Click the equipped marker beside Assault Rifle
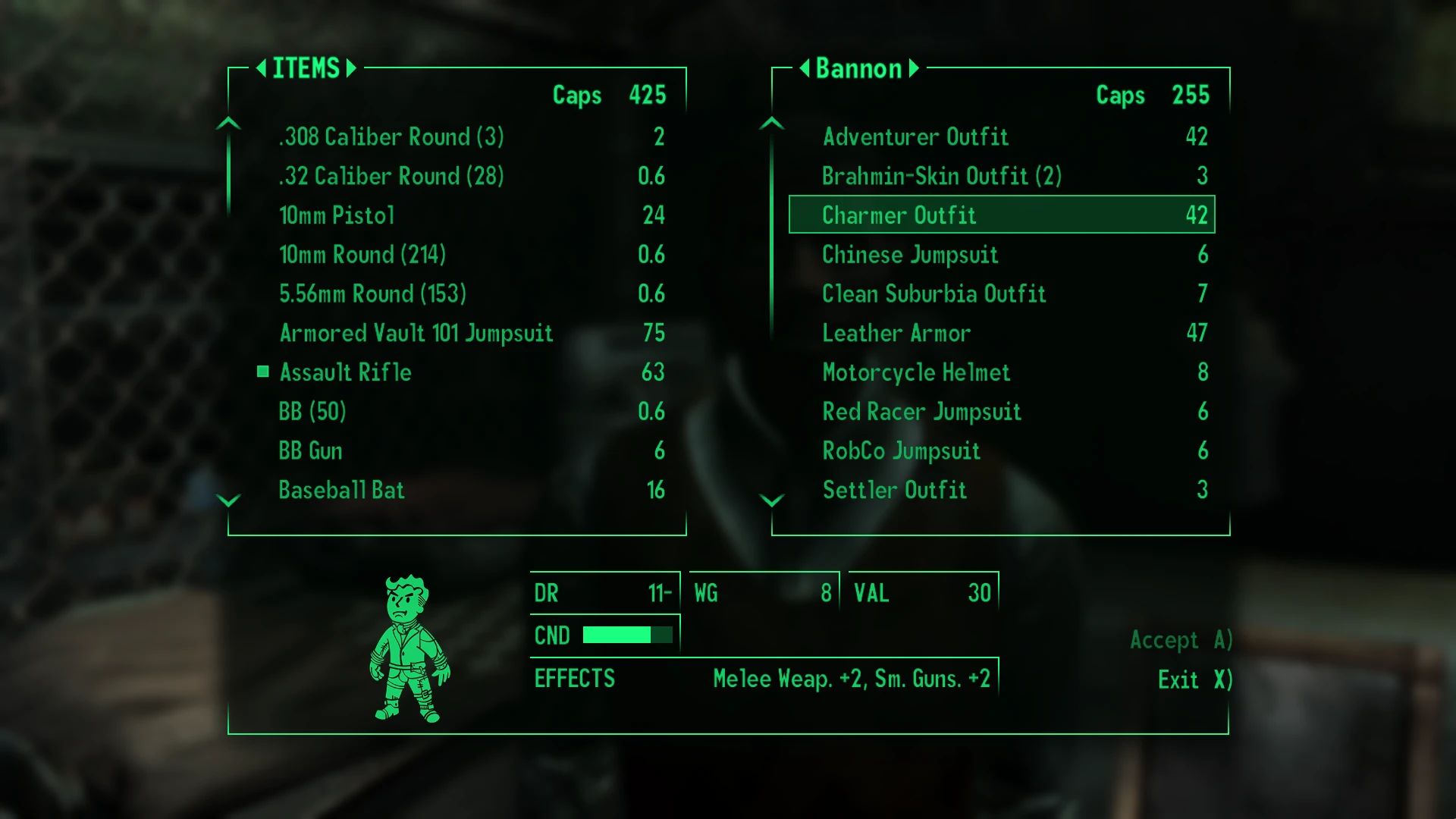Viewport: 1456px width, 819px height. [x=262, y=372]
